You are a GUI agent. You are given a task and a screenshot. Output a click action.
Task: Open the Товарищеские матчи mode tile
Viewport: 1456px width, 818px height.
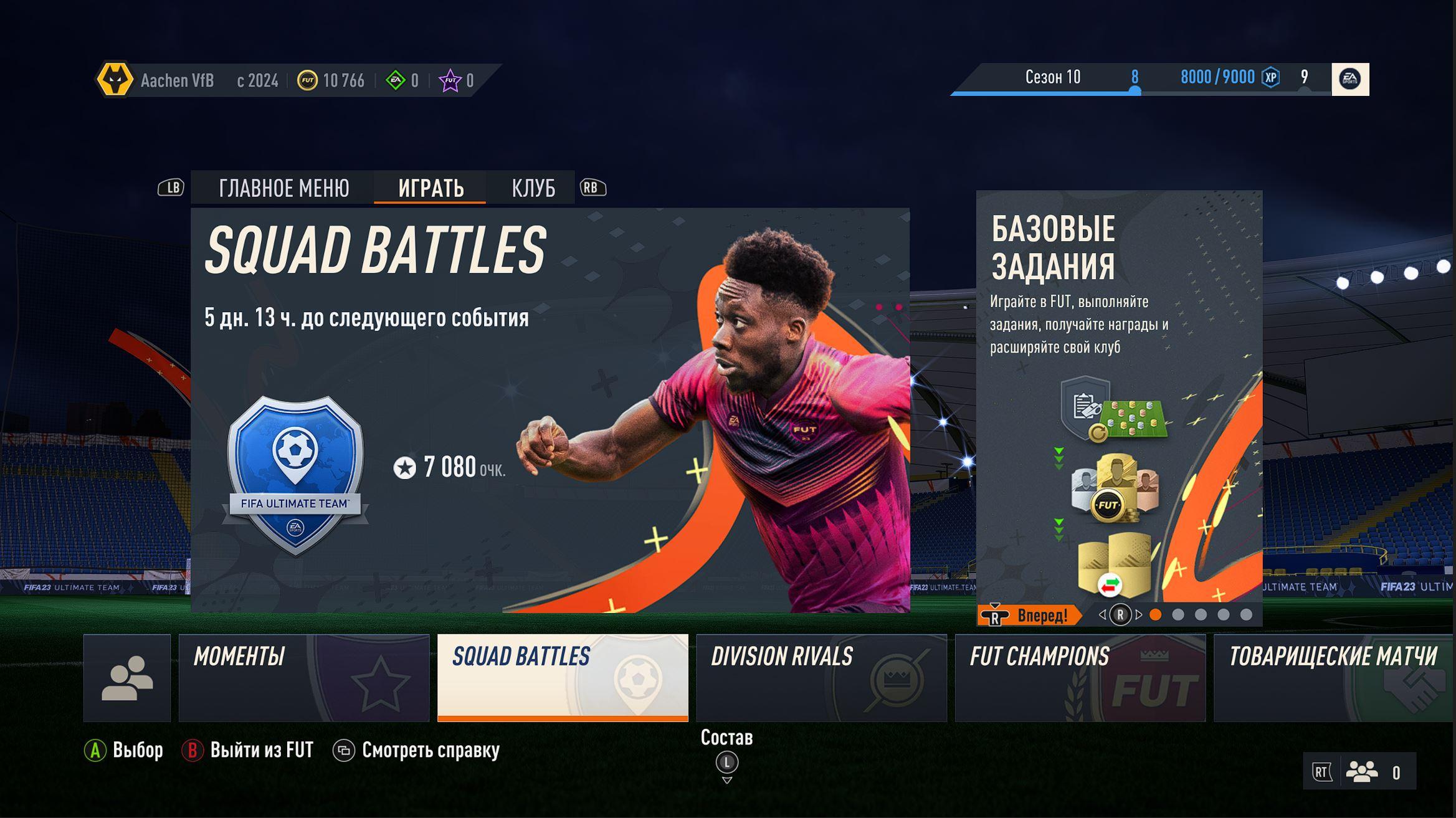(1333, 678)
